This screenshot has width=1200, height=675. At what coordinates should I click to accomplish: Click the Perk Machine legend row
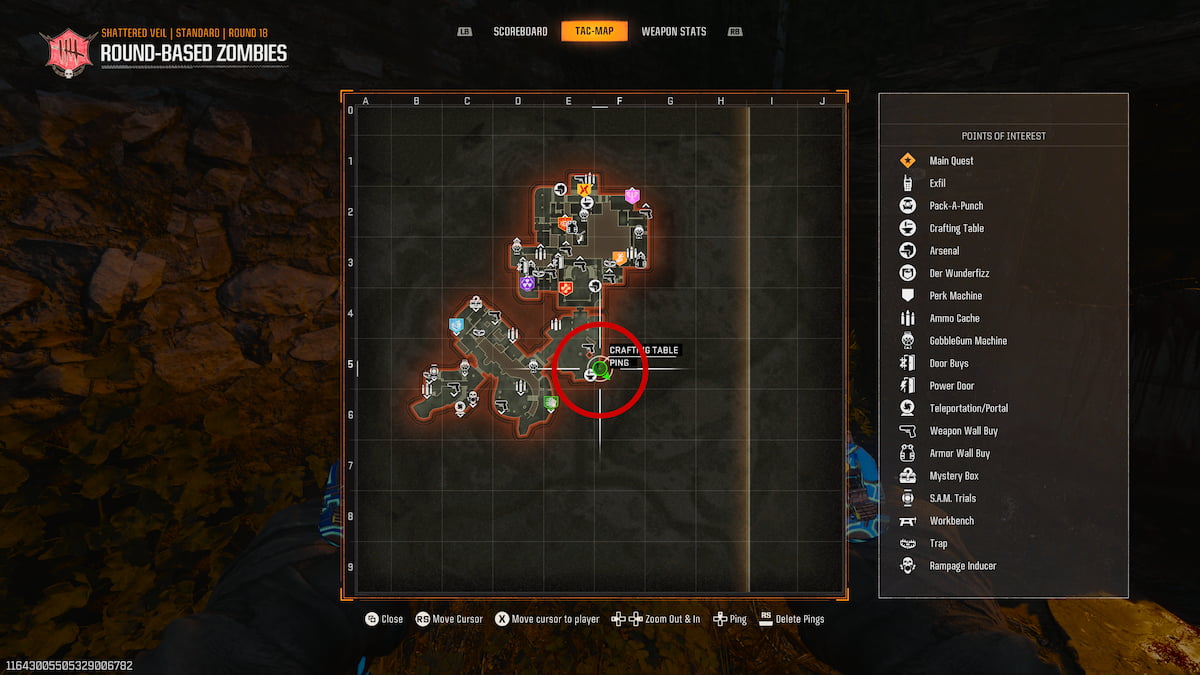[x=955, y=296]
